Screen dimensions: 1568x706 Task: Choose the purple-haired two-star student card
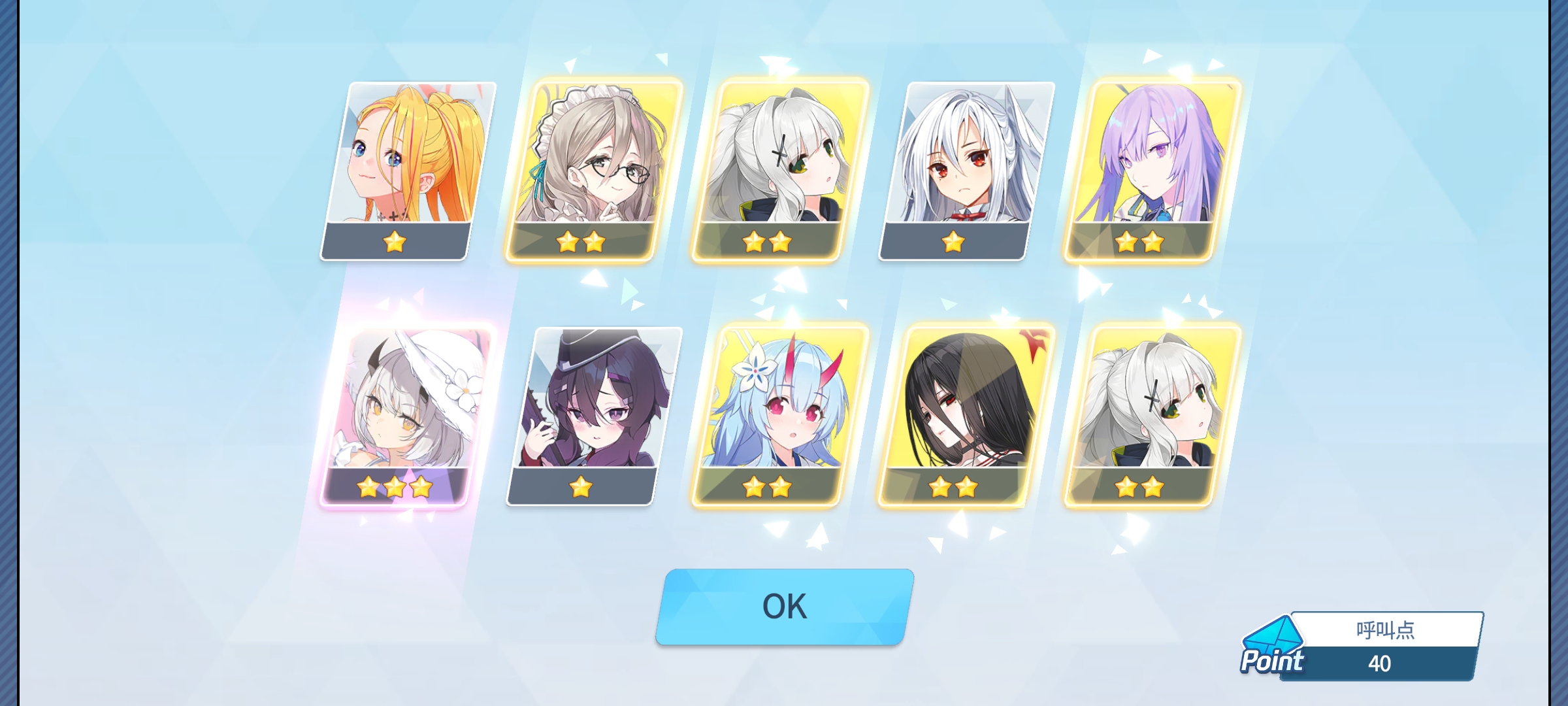[x=1153, y=170]
